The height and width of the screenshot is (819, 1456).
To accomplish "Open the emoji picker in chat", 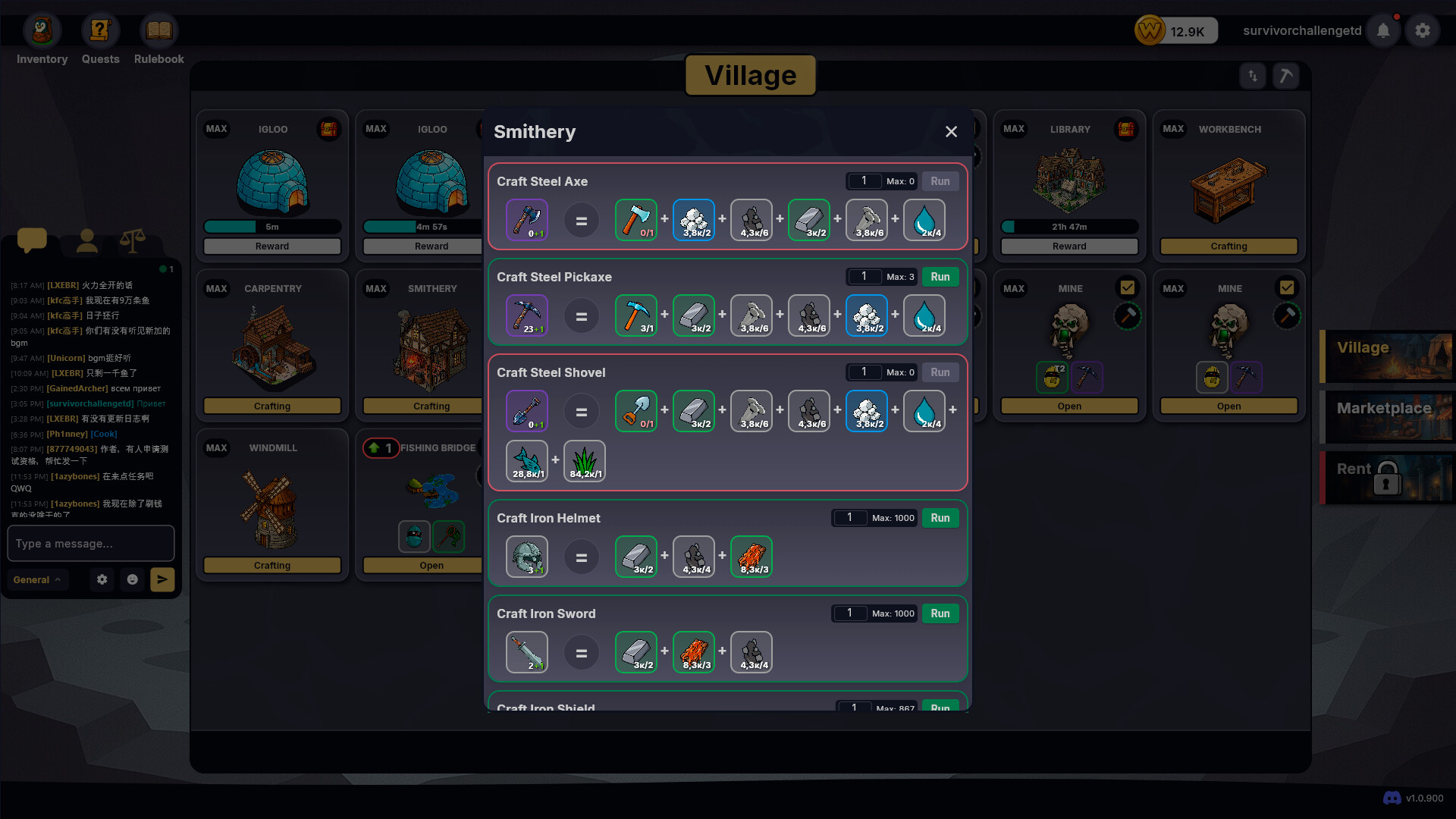I will pyautogui.click(x=133, y=579).
